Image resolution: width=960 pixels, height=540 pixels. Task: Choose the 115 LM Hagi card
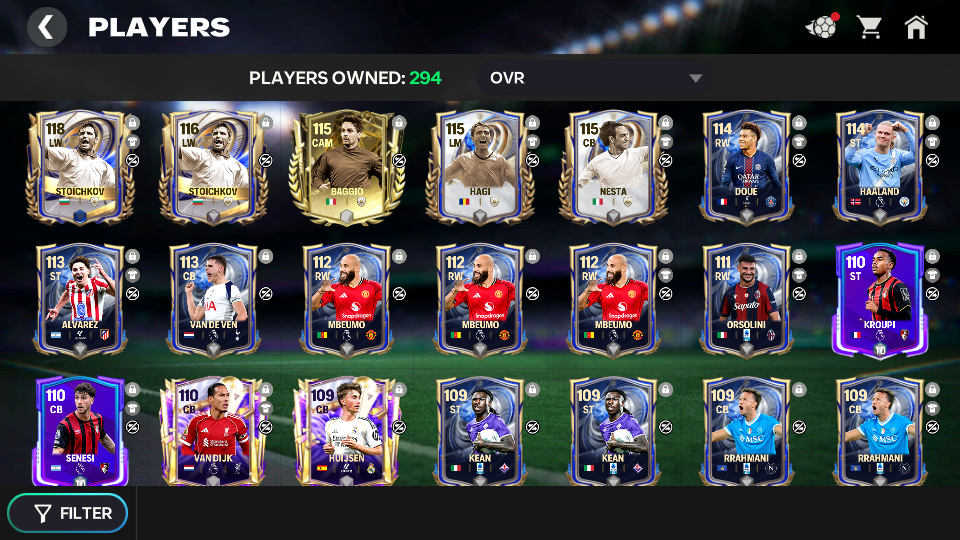(480, 166)
